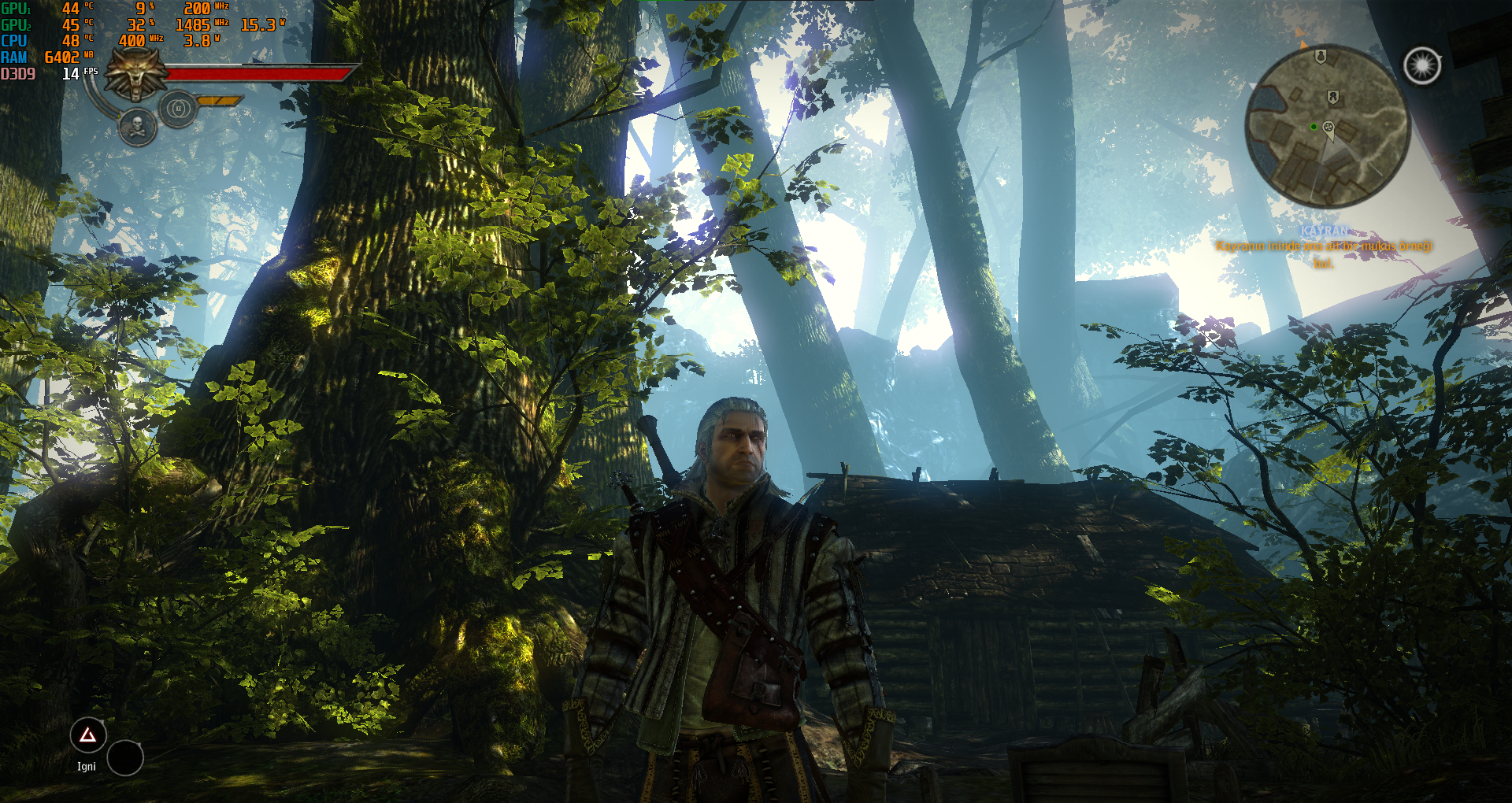1512x803 pixels.
Task: Click the sun time-of-day indicator
Action: (1422, 66)
